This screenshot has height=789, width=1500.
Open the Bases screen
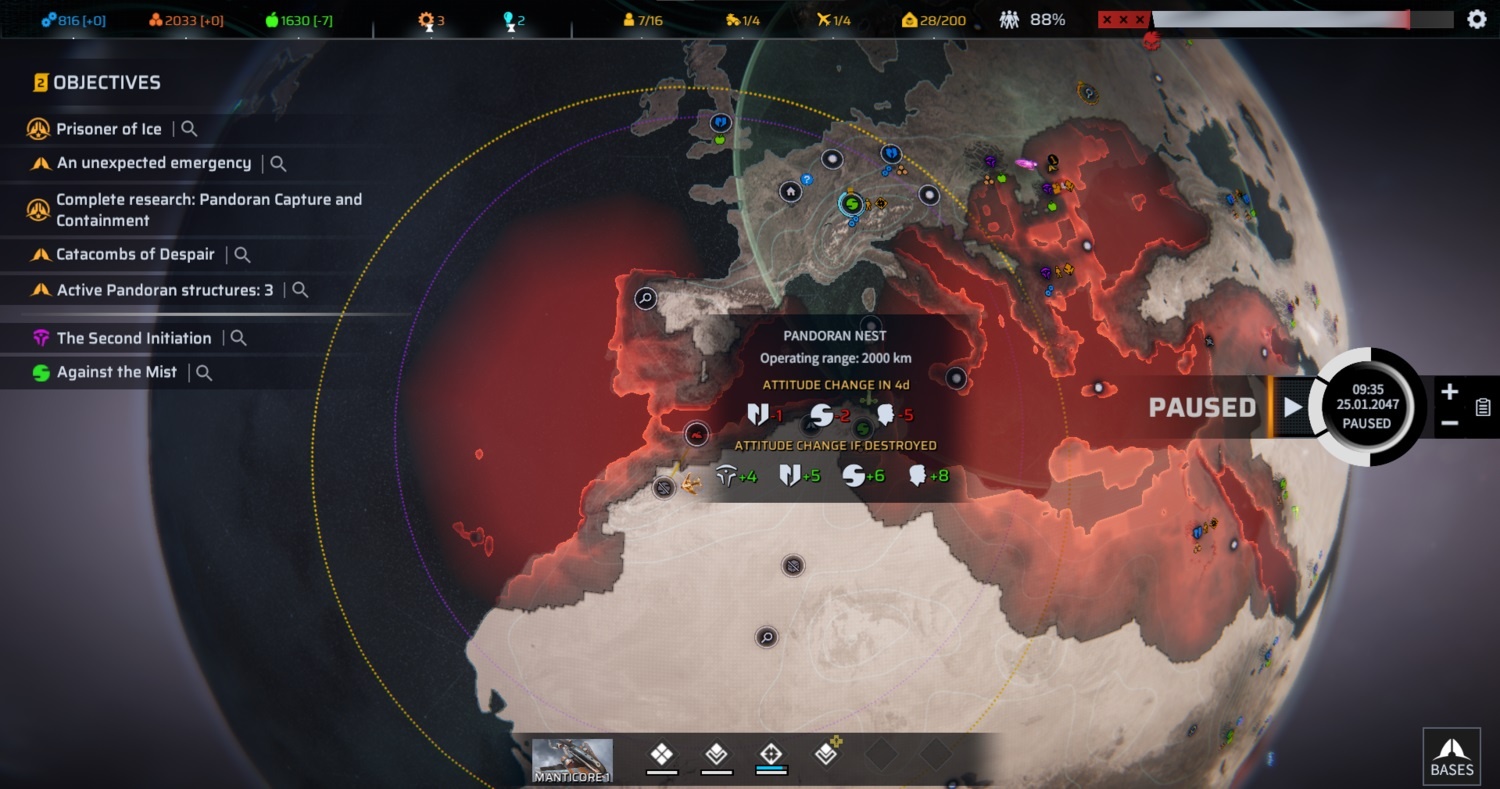tap(1451, 755)
